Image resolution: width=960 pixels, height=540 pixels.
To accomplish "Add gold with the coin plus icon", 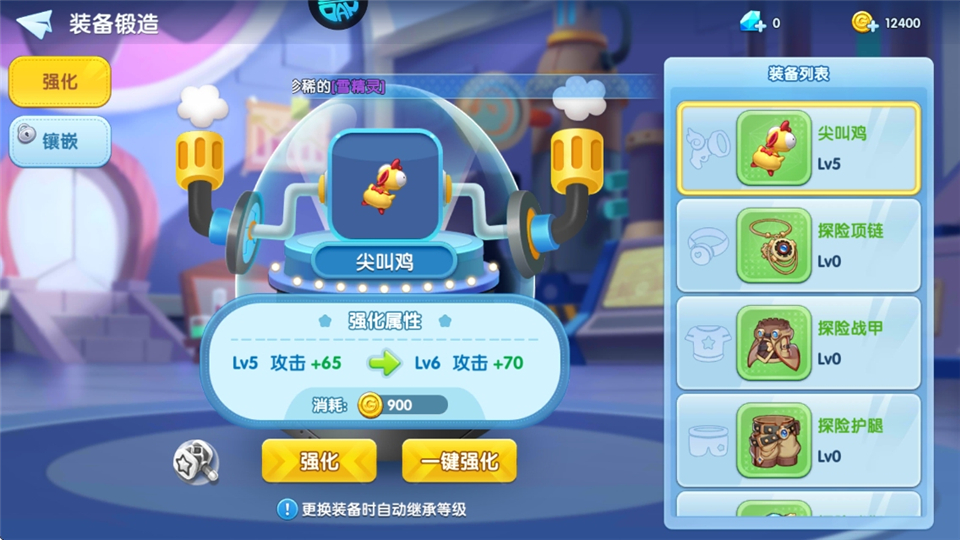I will 864,22.
